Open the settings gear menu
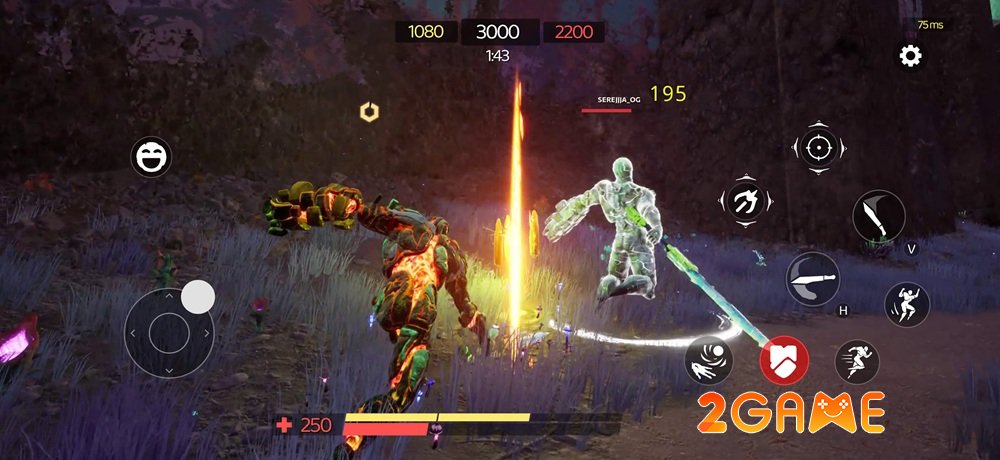Image resolution: width=1000 pixels, height=460 pixels. point(910,56)
